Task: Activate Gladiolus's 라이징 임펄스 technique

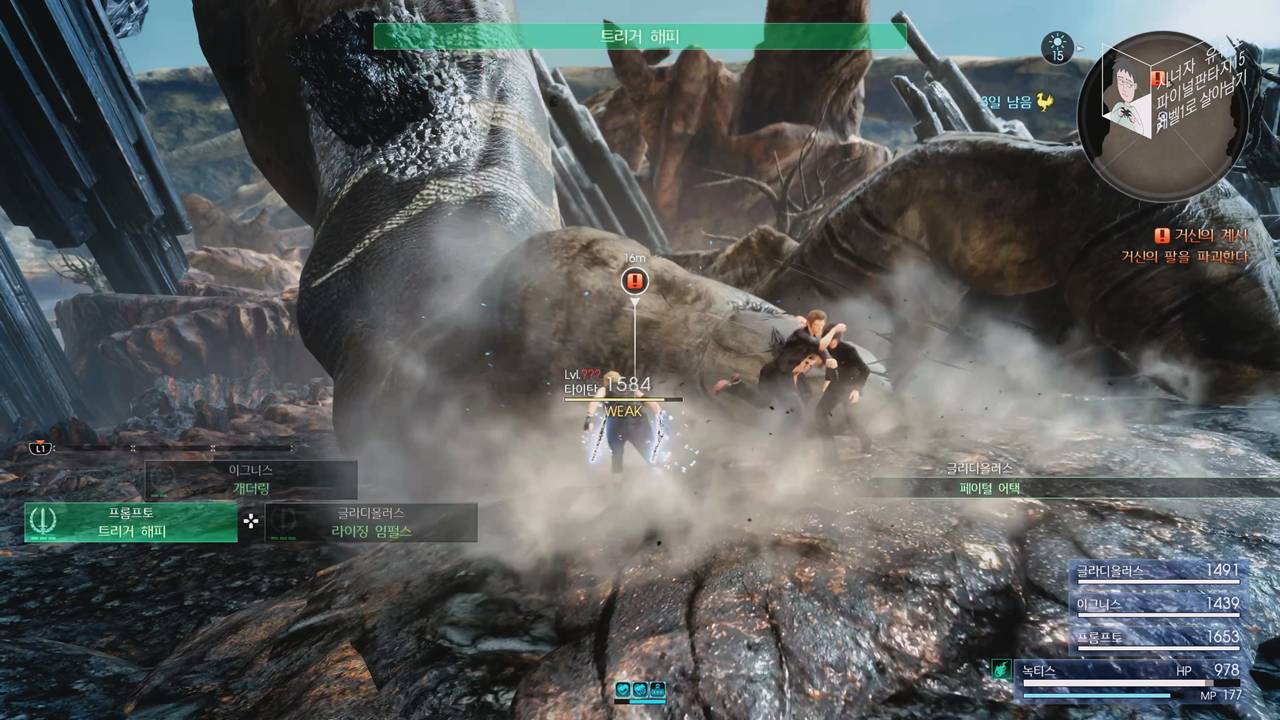Action: click(371, 522)
